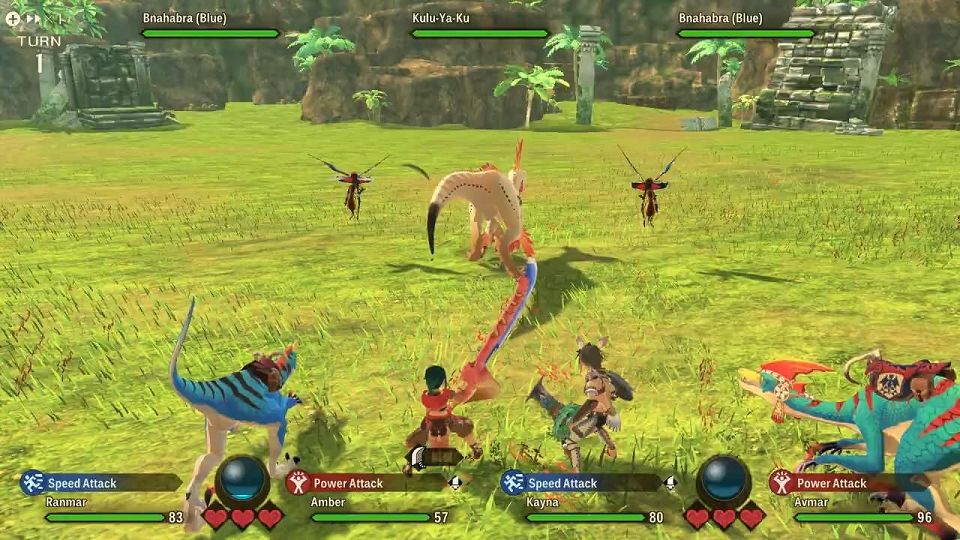
Task: Activate the kinship gauge orb beside Ranmar
Action: (x=242, y=481)
